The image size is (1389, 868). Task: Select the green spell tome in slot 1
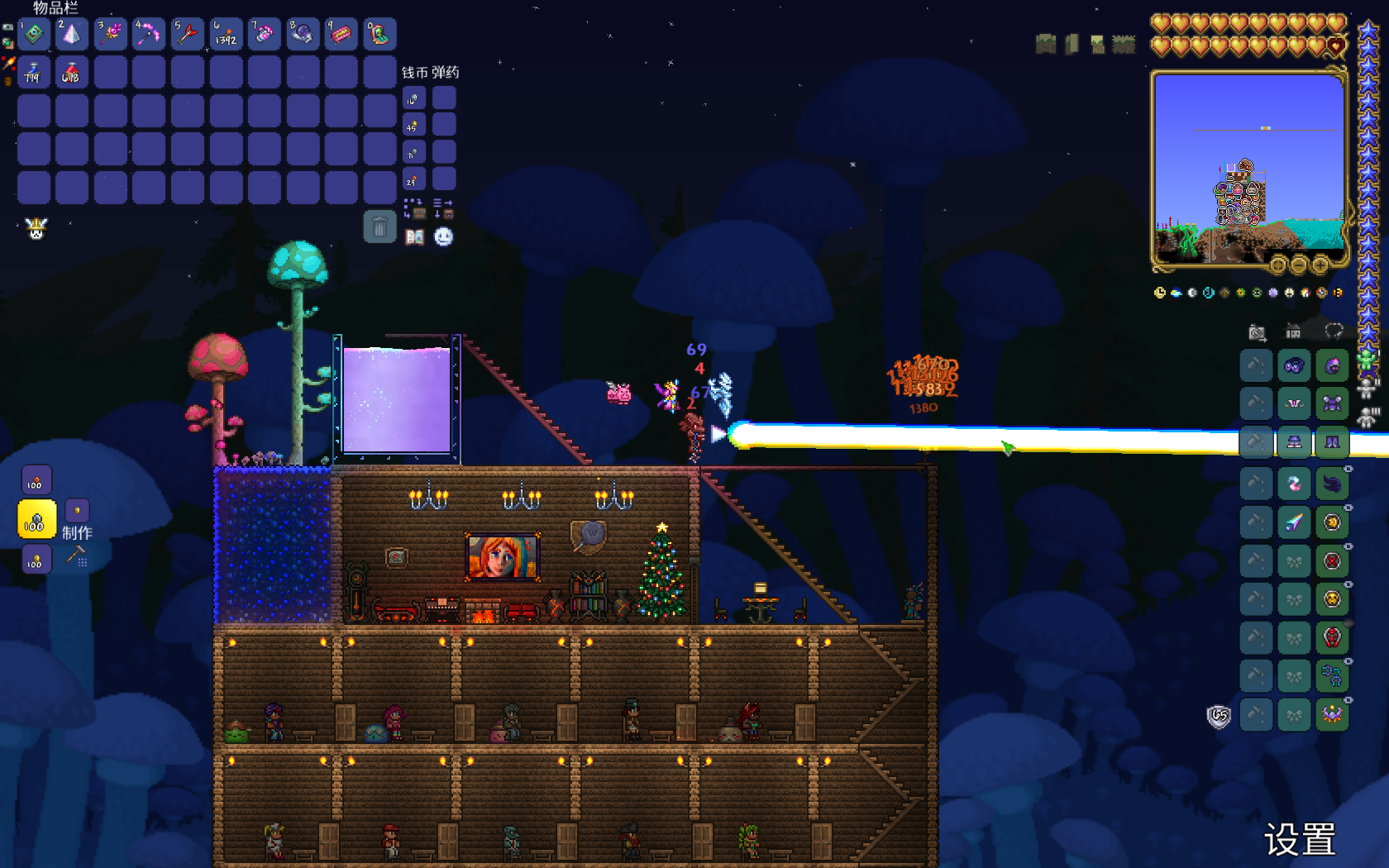pos(34,35)
